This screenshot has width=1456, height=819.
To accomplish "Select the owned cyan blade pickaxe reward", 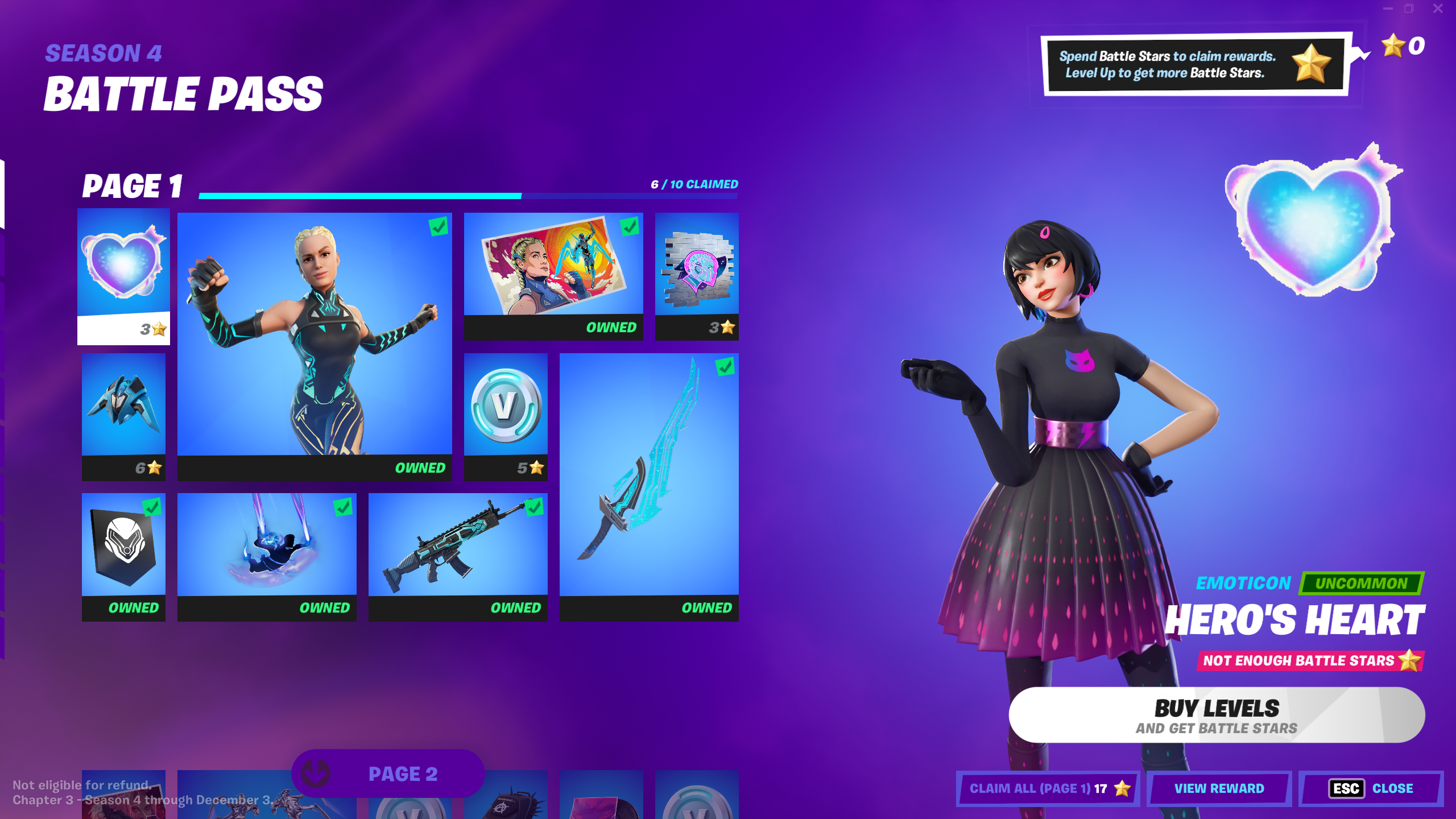I will (x=649, y=486).
